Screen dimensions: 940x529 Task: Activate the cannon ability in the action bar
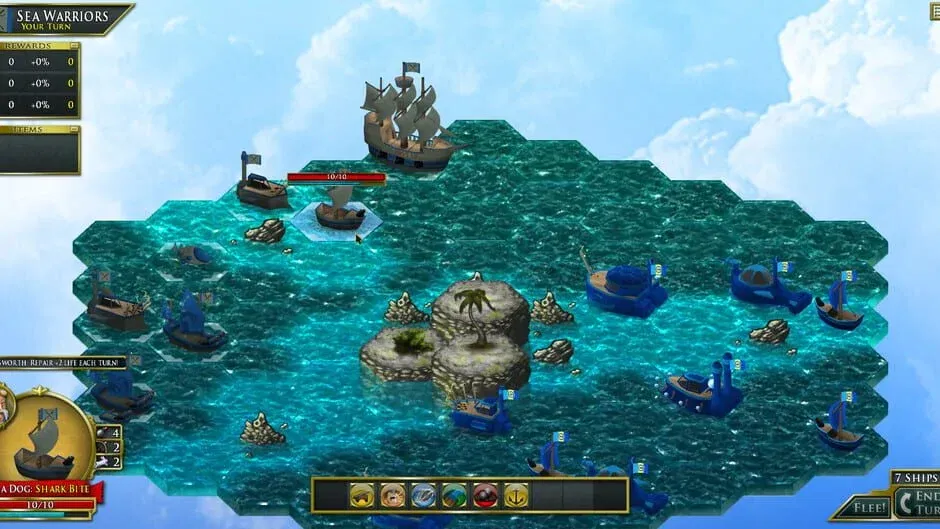(362, 495)
